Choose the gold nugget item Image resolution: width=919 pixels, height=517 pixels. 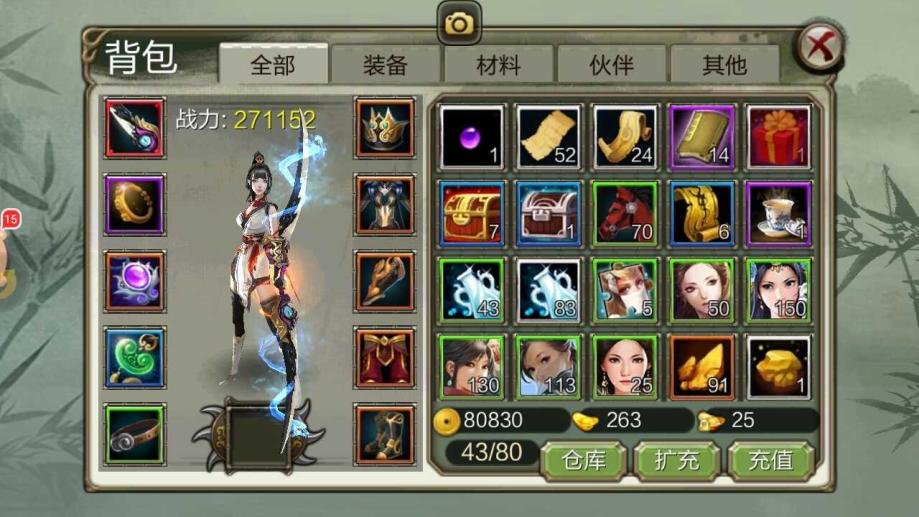(779, 366)
